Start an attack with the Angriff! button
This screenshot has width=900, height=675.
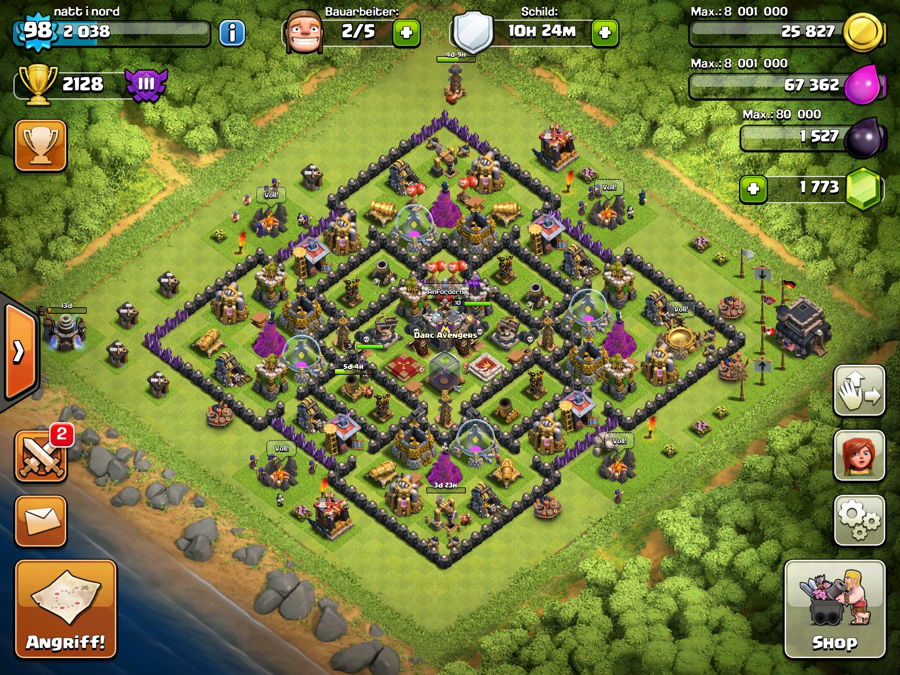(x=66, y=608)
